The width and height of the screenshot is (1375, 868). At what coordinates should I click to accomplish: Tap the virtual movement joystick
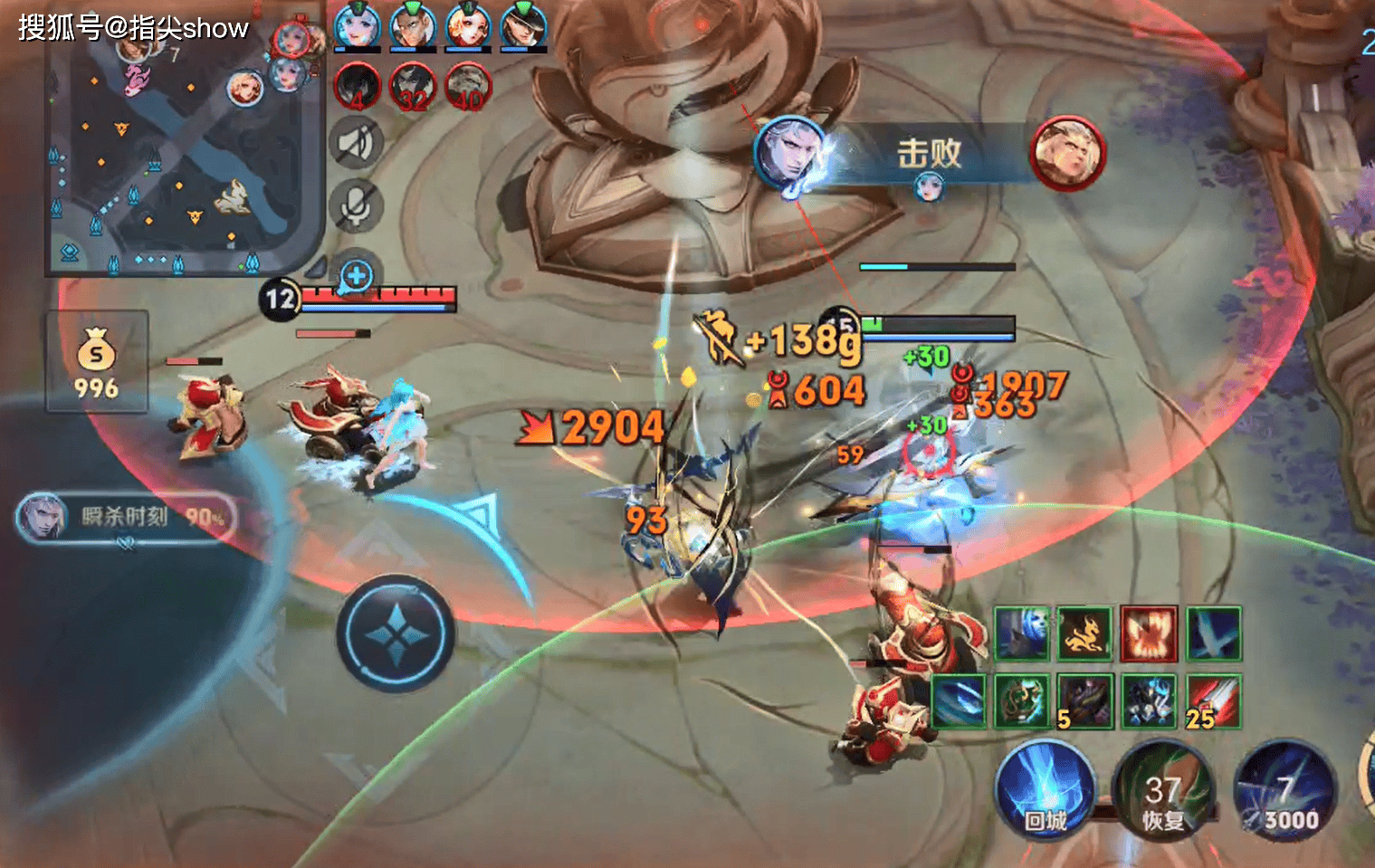[396, 634]
